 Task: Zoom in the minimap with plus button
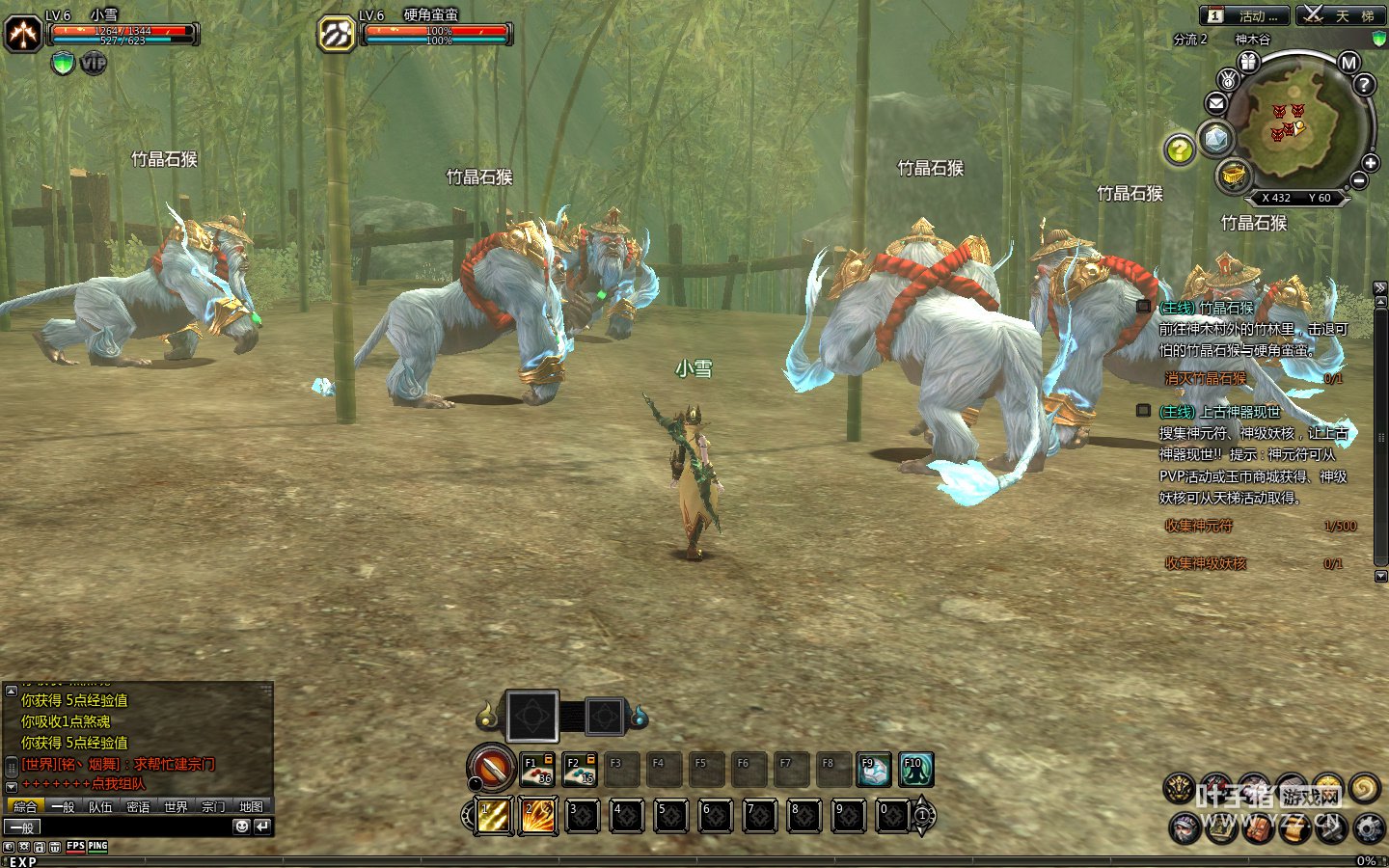[x=1371, y=163]
